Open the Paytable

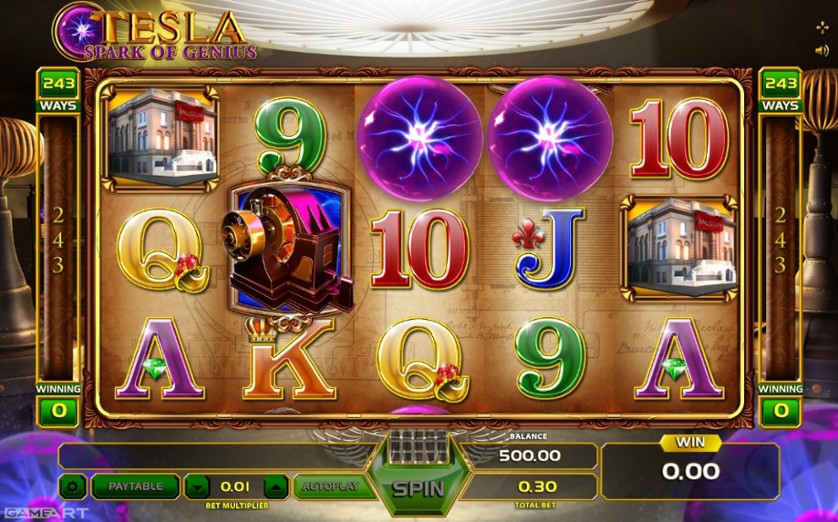[135, 487]
